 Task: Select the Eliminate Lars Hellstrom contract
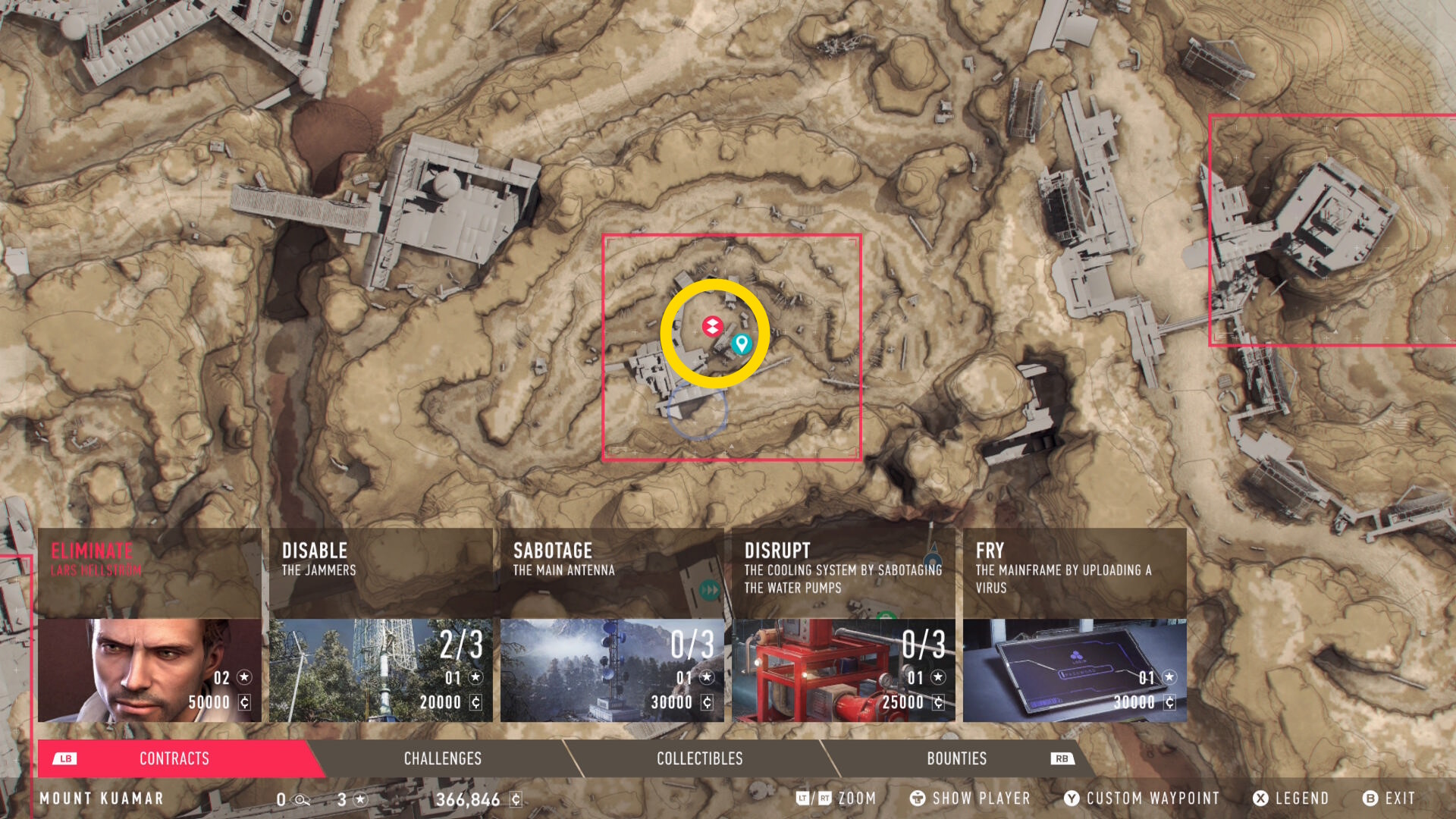click(149, 625)
